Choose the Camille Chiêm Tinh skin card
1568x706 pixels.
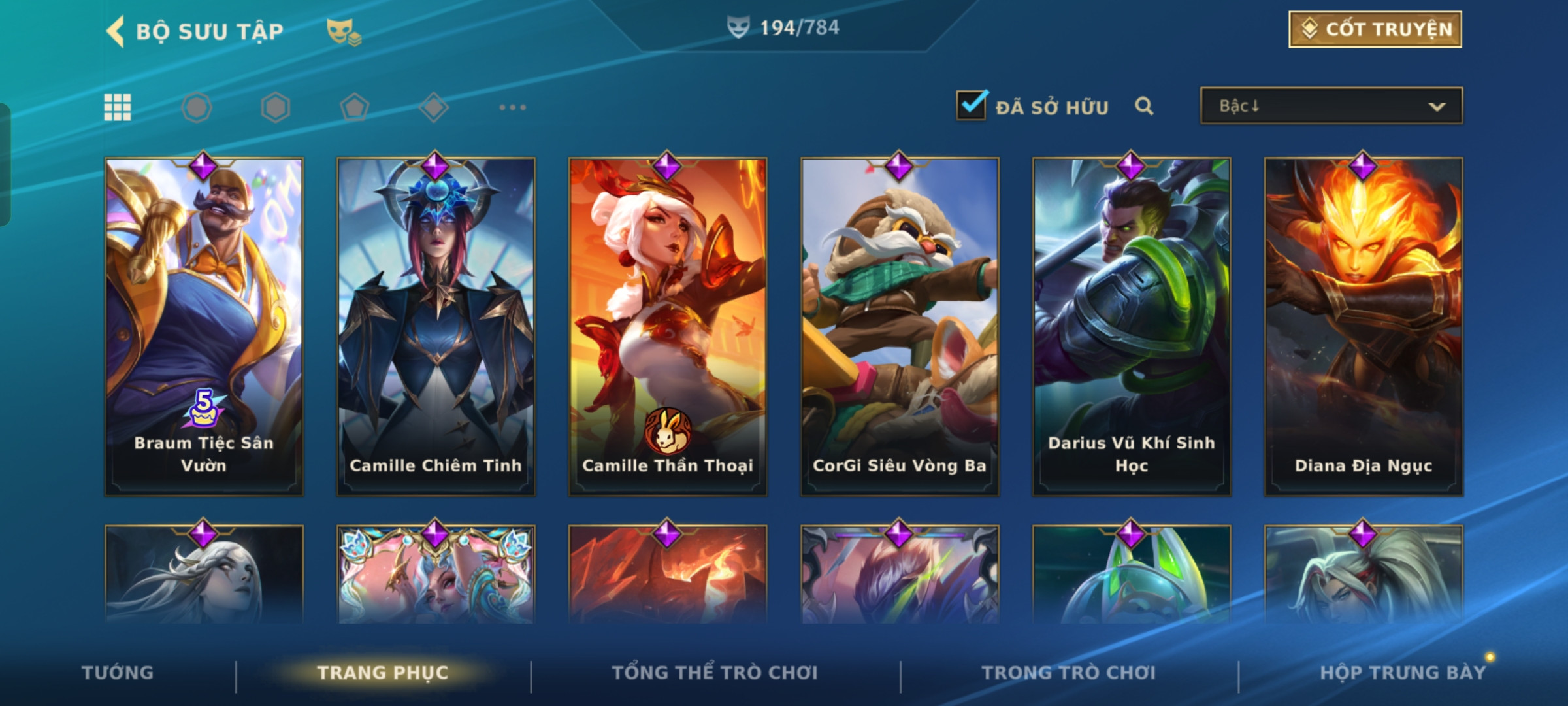tap(436, 326)
